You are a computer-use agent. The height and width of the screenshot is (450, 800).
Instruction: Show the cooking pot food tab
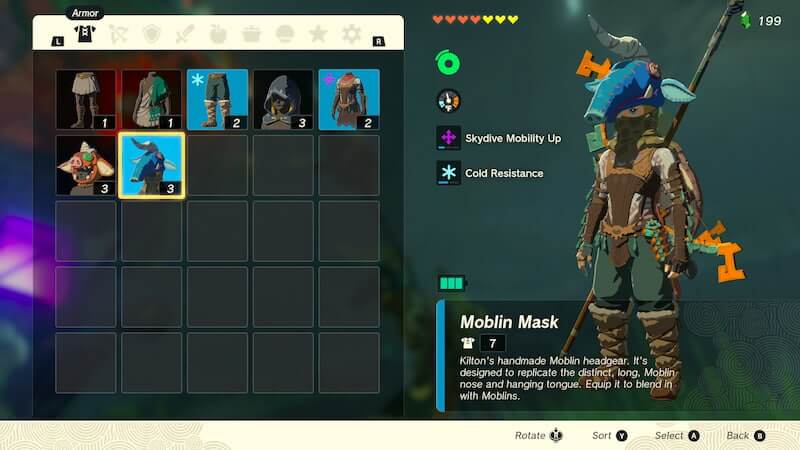[251, 34]
